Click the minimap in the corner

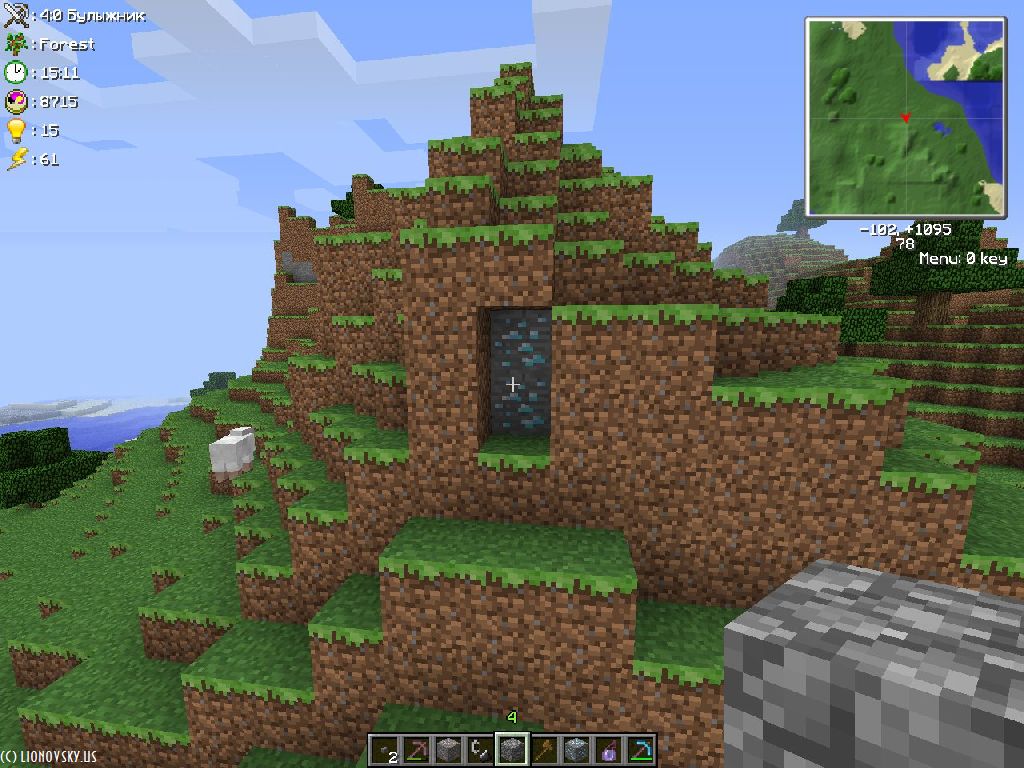[x=905, y=116]
